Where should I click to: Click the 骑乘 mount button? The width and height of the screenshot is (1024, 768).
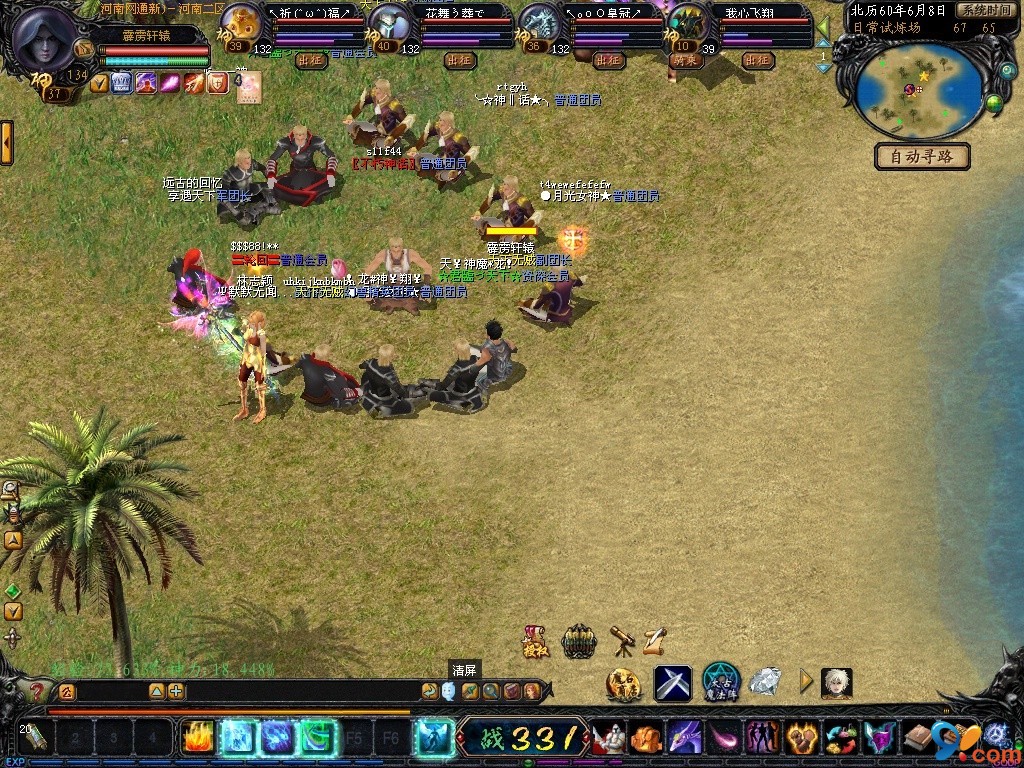pyautogui.click(x=685, y=60)
